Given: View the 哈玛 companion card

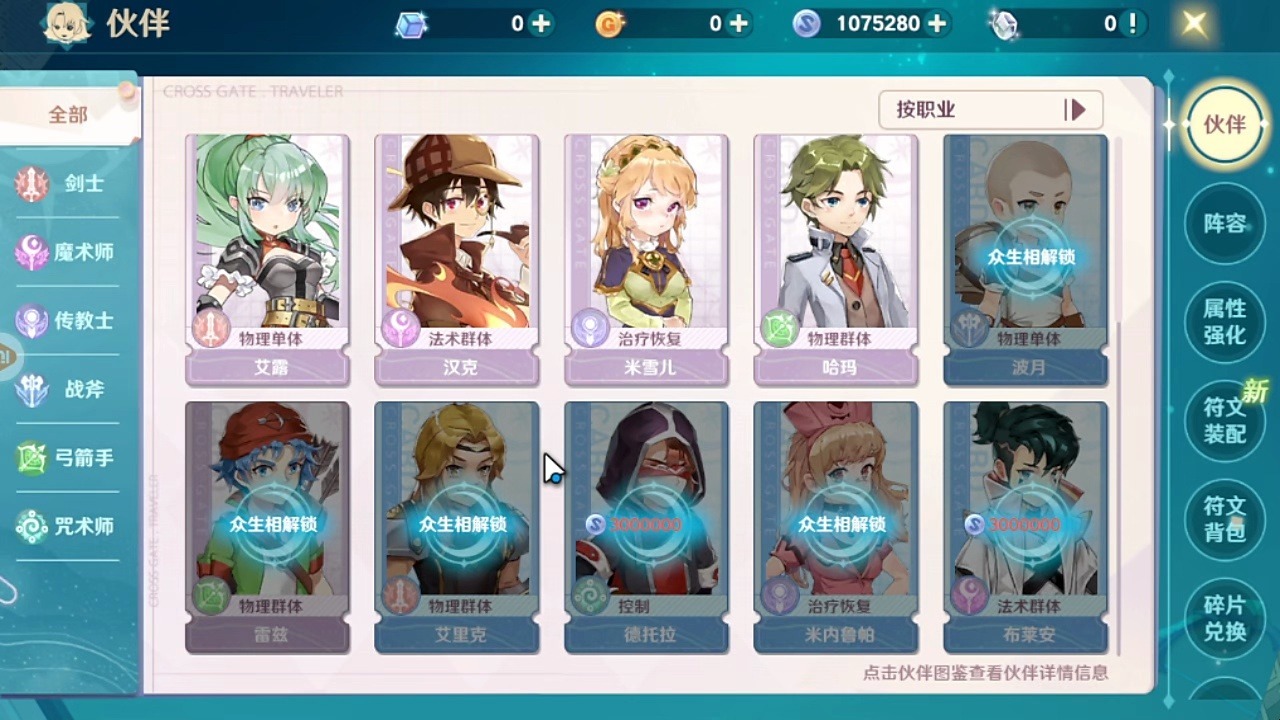Looking at the screenshot, I should (x=836, y=259).
